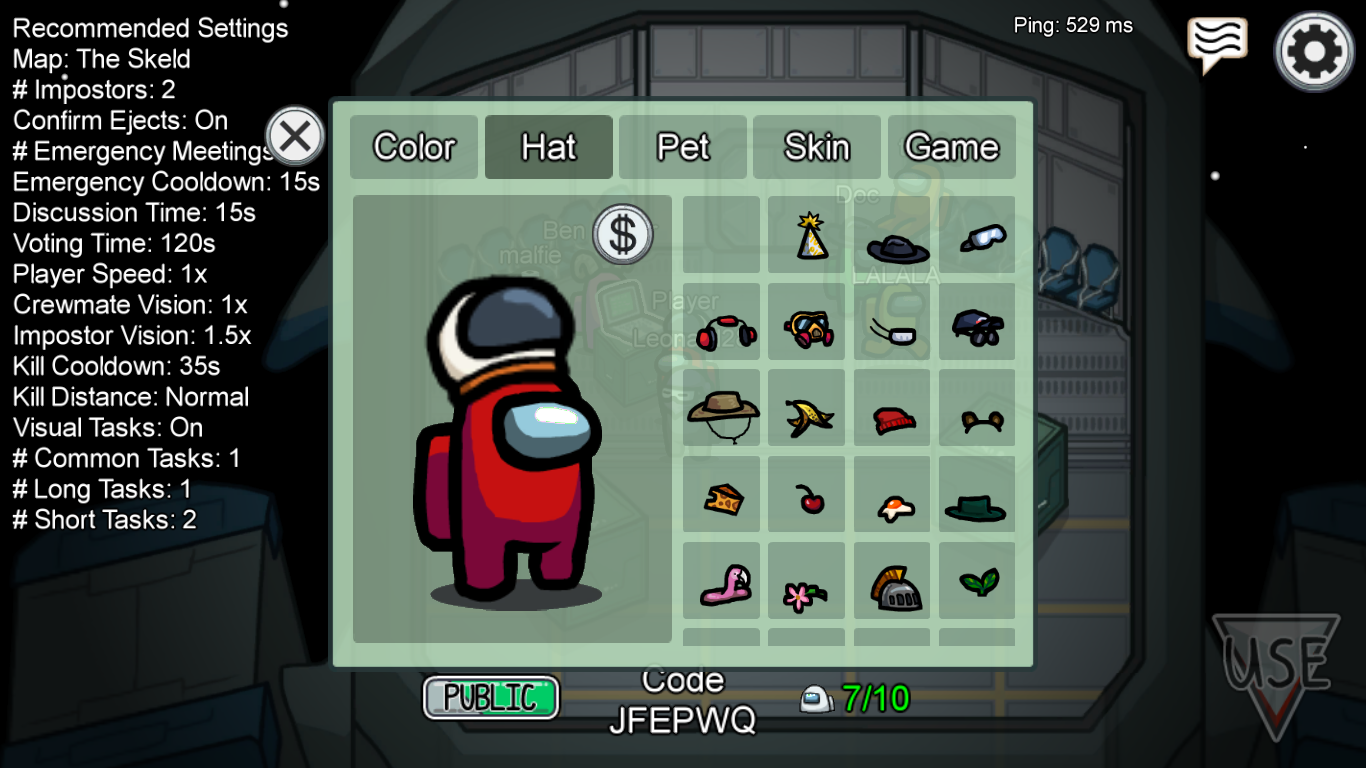Switch to the Pet tab

click(x=683, y=147)
